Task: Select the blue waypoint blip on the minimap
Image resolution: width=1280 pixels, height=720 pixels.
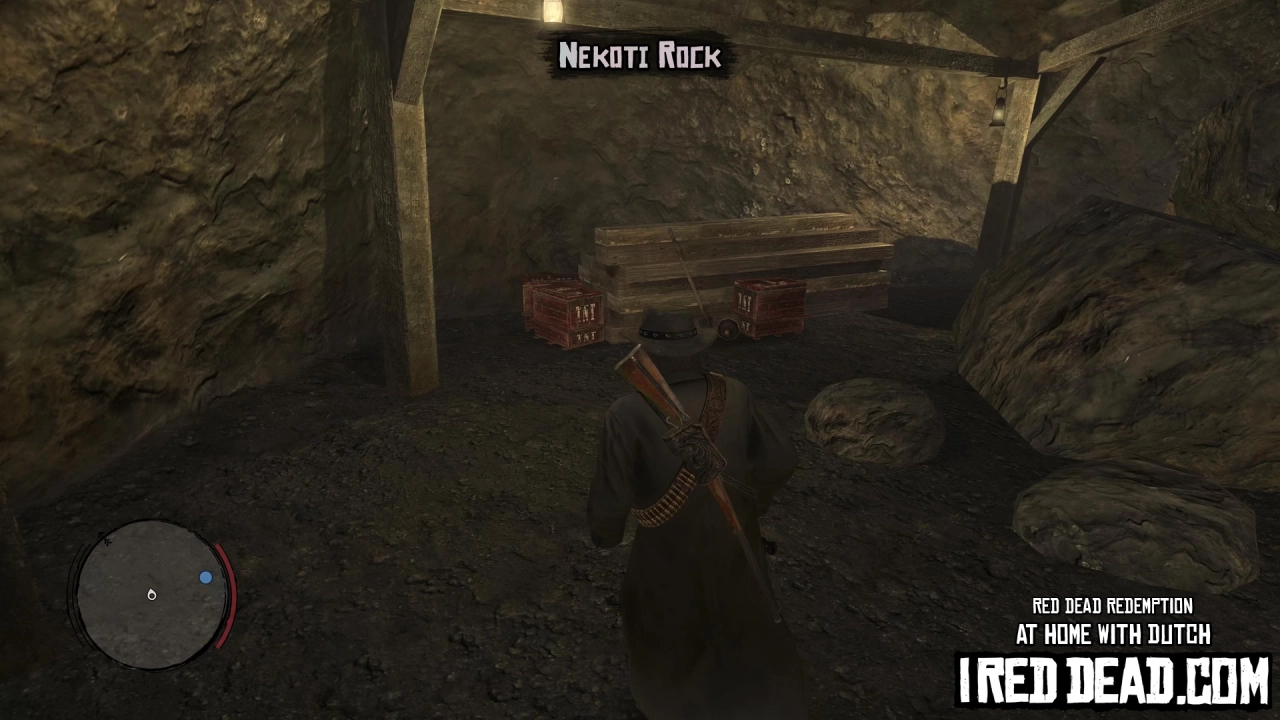Action: (x=206, y=577)
